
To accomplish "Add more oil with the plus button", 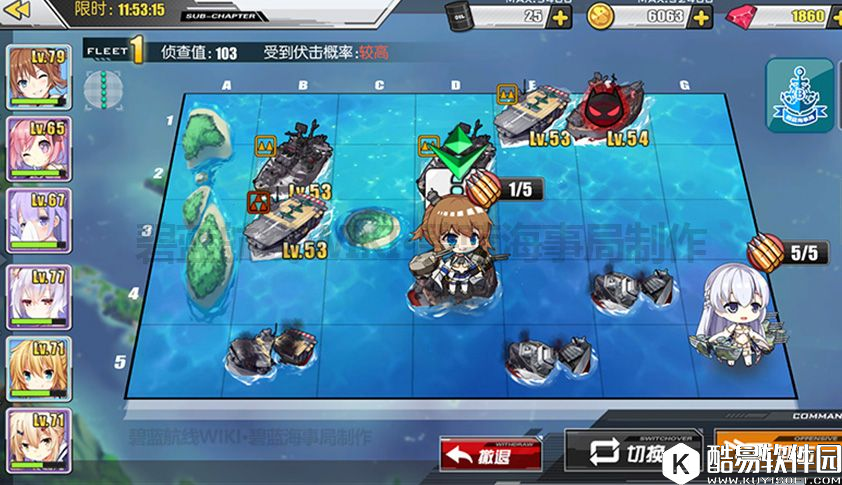I will 562,17.
